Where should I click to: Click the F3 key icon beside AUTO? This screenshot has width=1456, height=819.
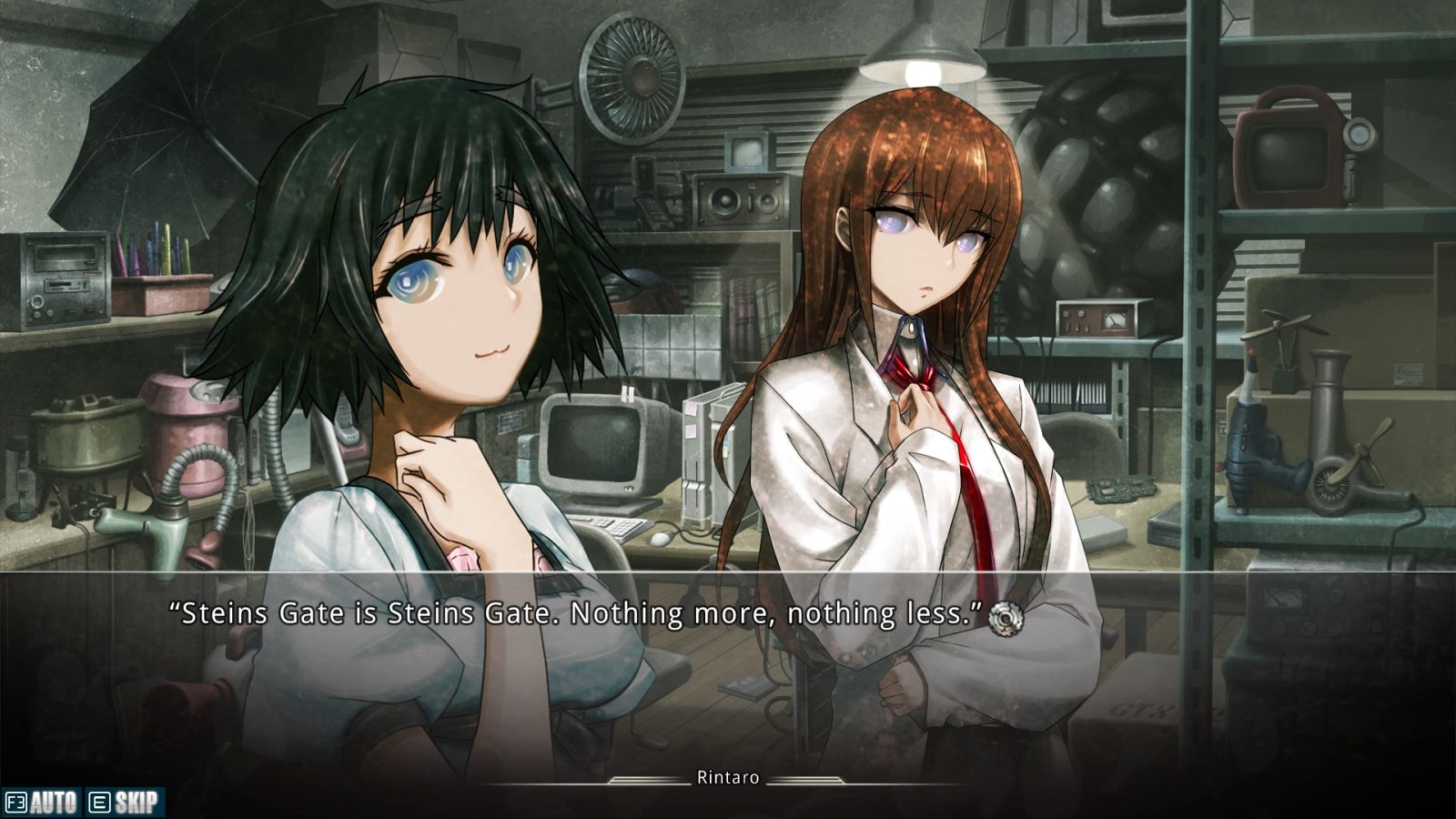click(x=18, y=802)
